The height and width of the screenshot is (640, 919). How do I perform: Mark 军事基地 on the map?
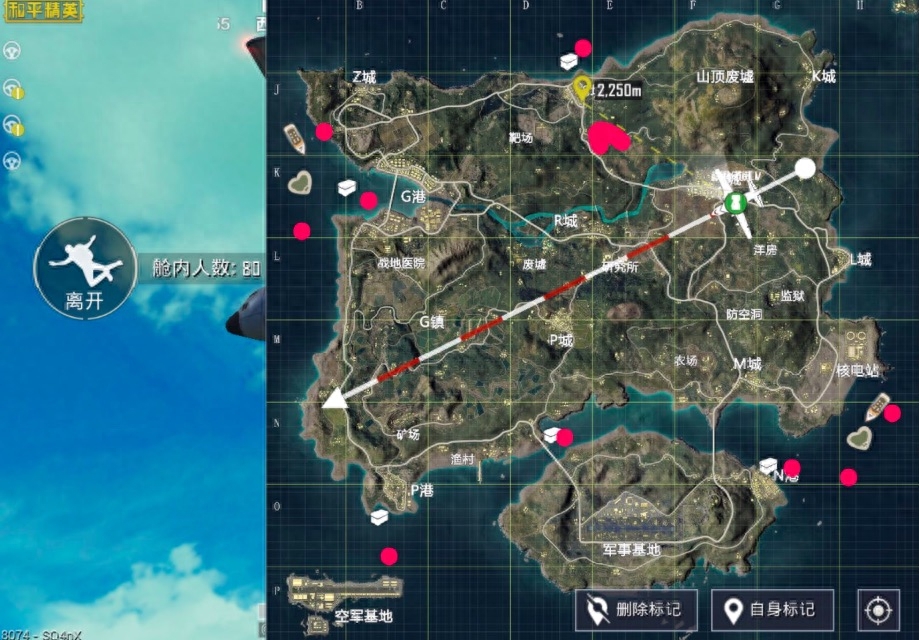pyautogui.click(x=632, y=550)
